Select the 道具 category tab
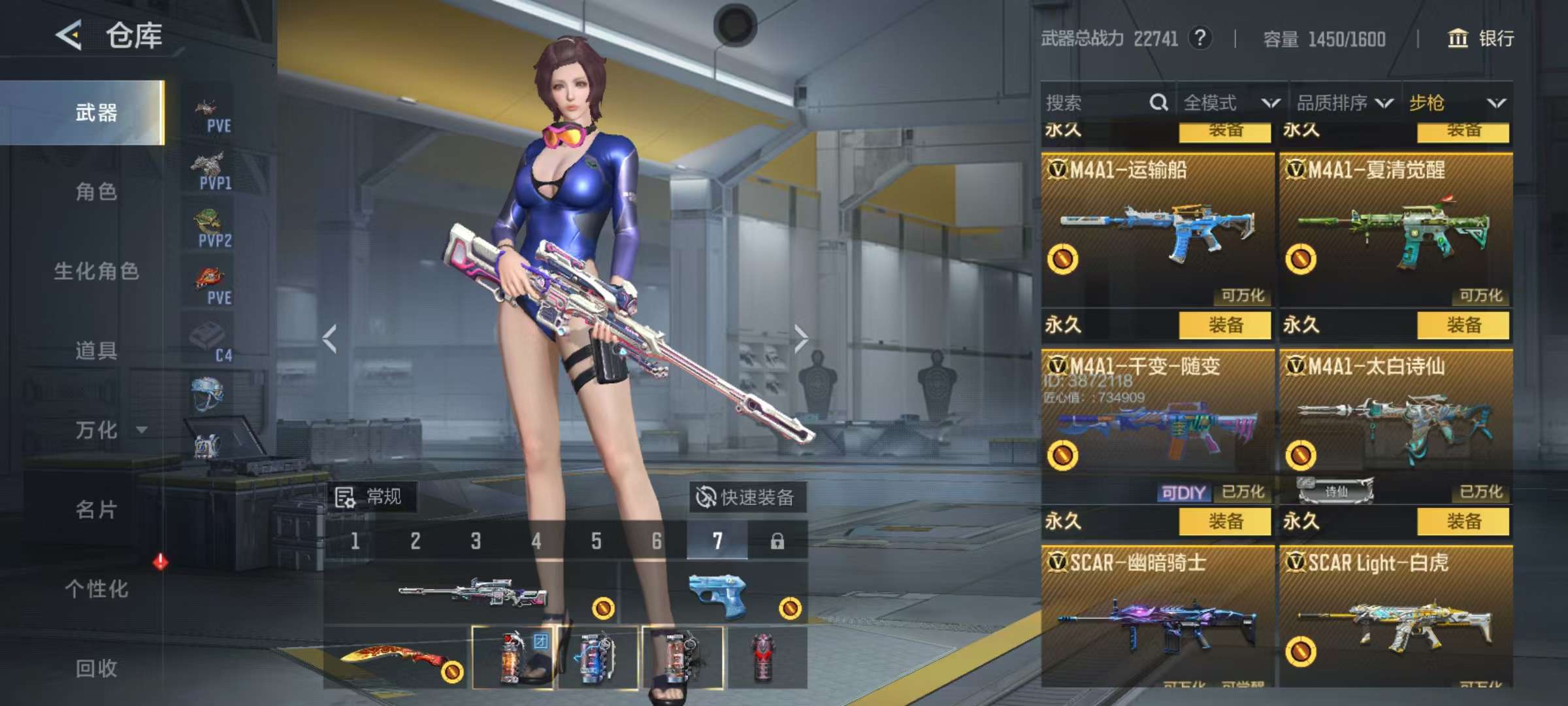The height and width of the screenshot is (706, 1568). pyautogui.click(x=96, y=350)
